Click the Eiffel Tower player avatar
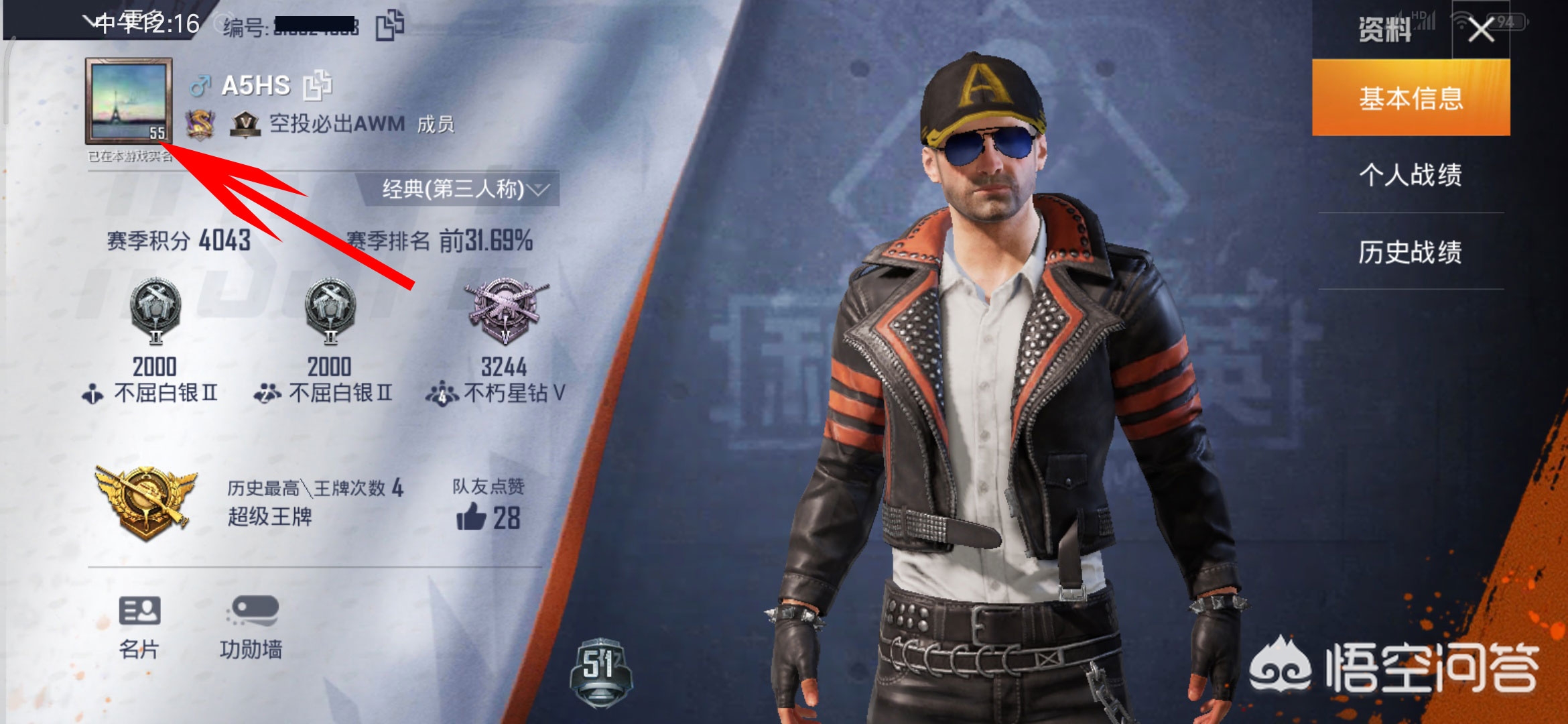Image resolution: width=1568 pixels, height=724 pixels. coord(128,101)
